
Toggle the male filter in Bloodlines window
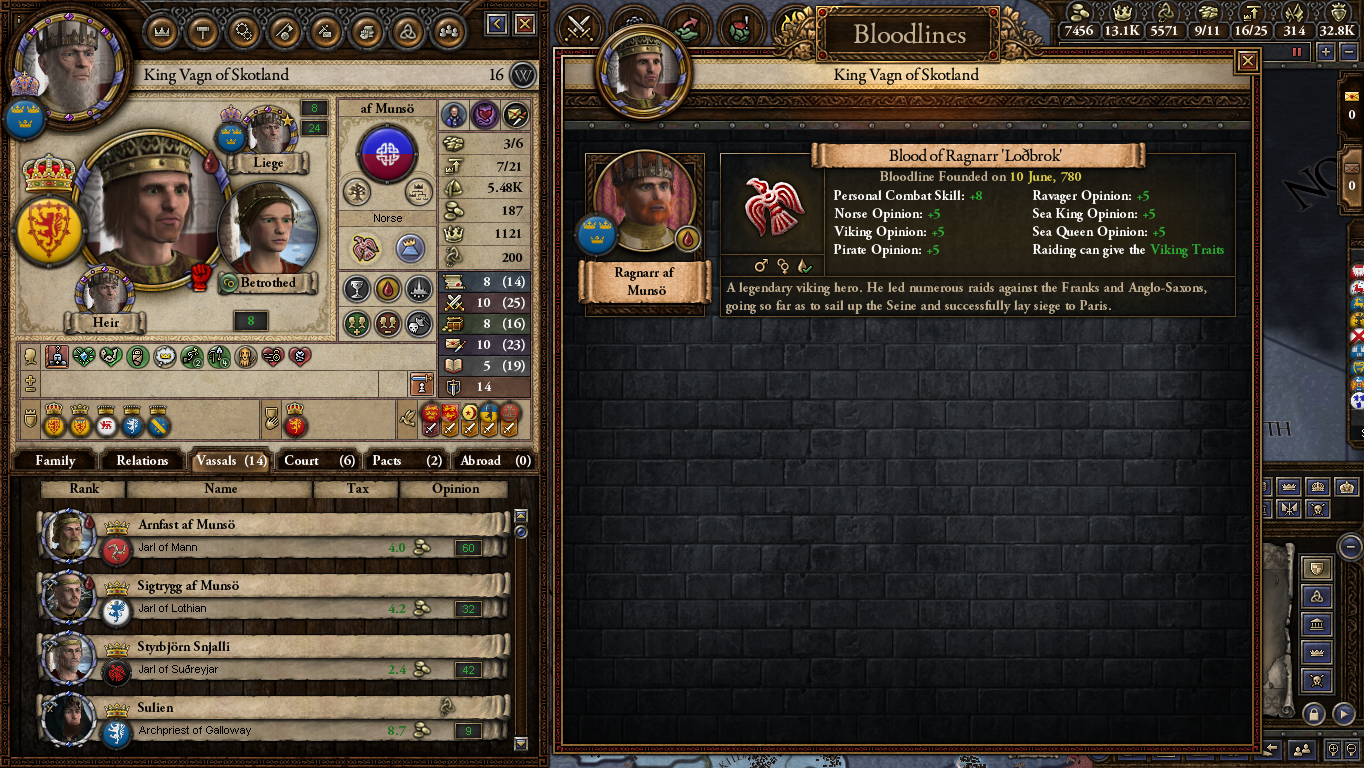pos(761,266)
